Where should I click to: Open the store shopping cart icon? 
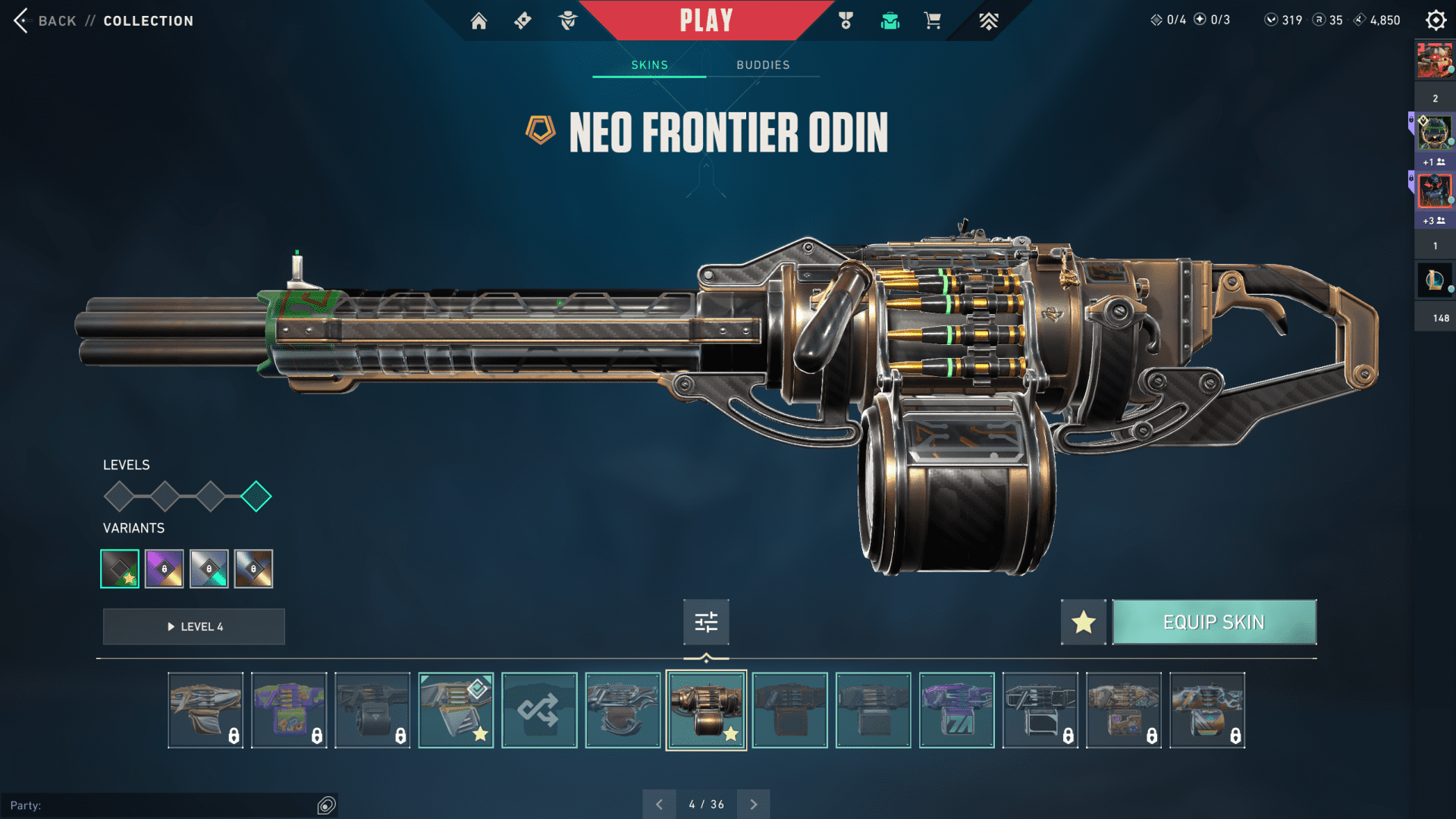click(x=932, y=21)
